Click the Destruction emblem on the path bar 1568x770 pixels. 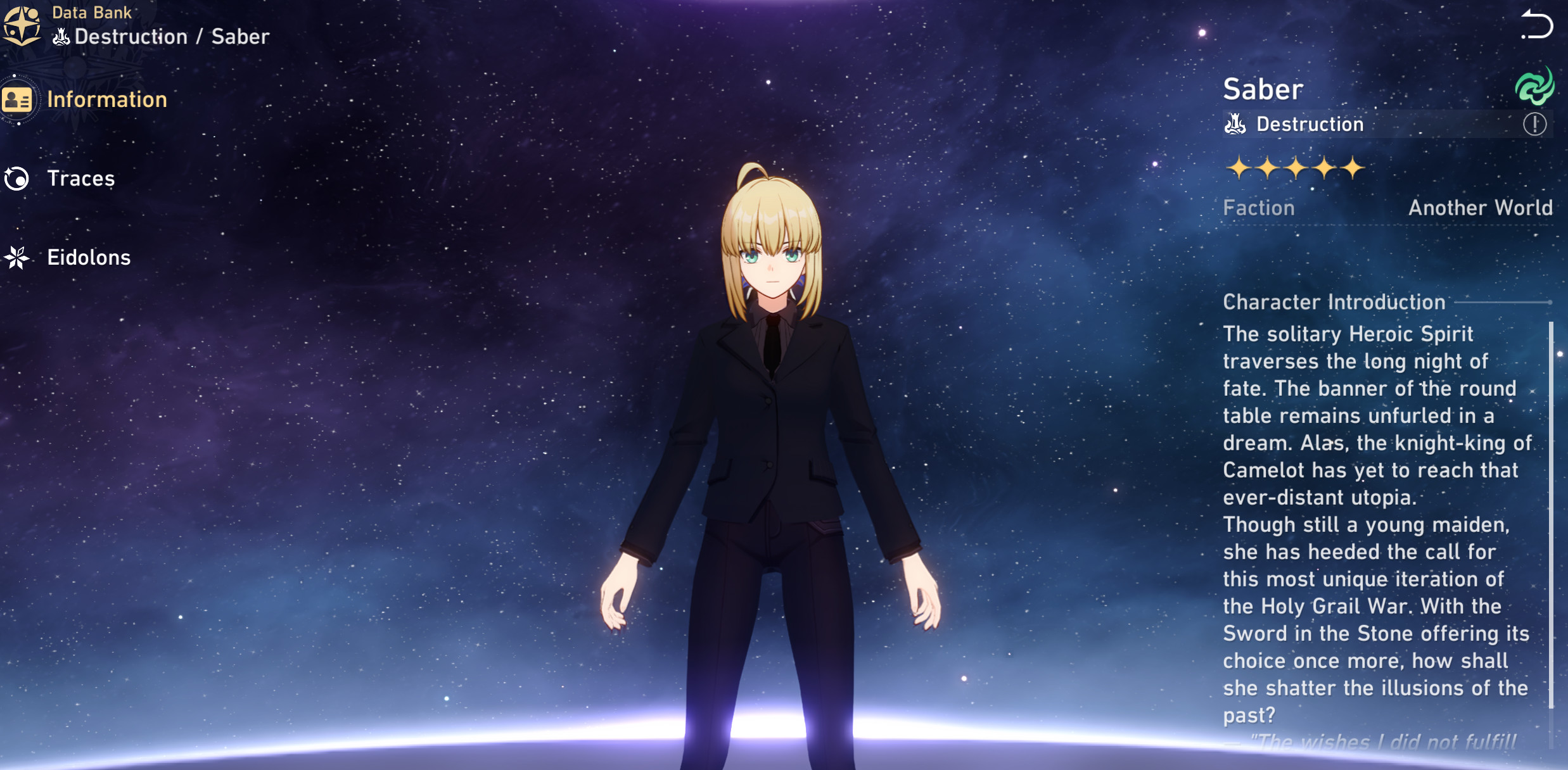click(x=1234, y=124)
